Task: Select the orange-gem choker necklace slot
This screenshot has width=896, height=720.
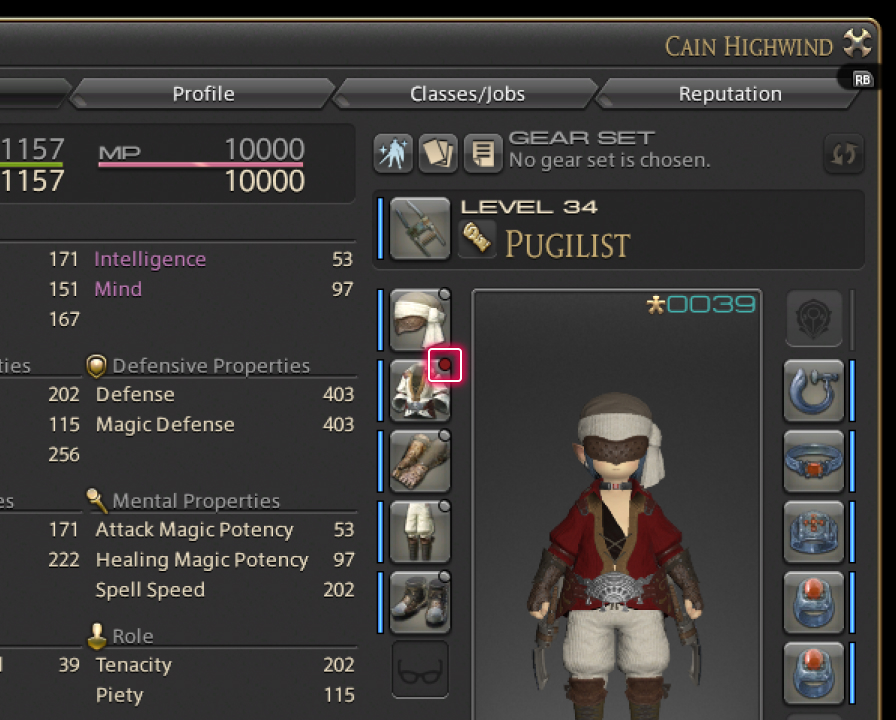Action: coord(813,461)
